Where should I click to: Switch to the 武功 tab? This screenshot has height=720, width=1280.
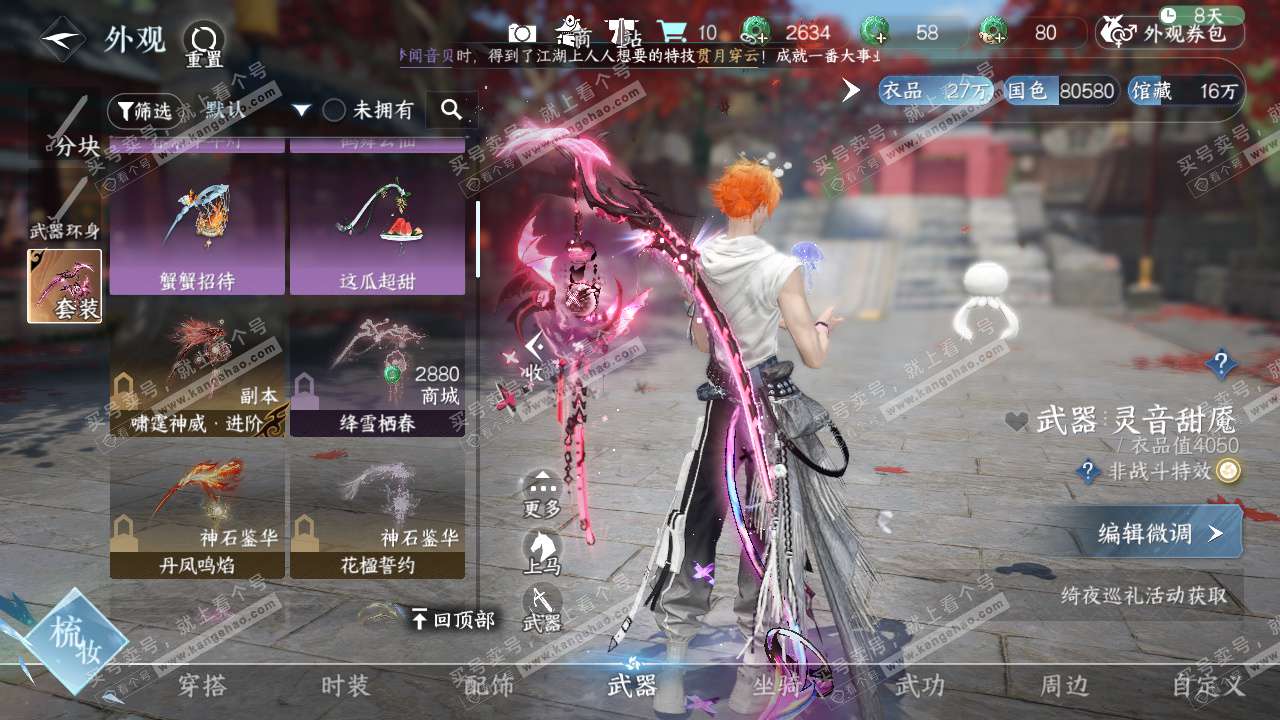(x=919, y=686)
